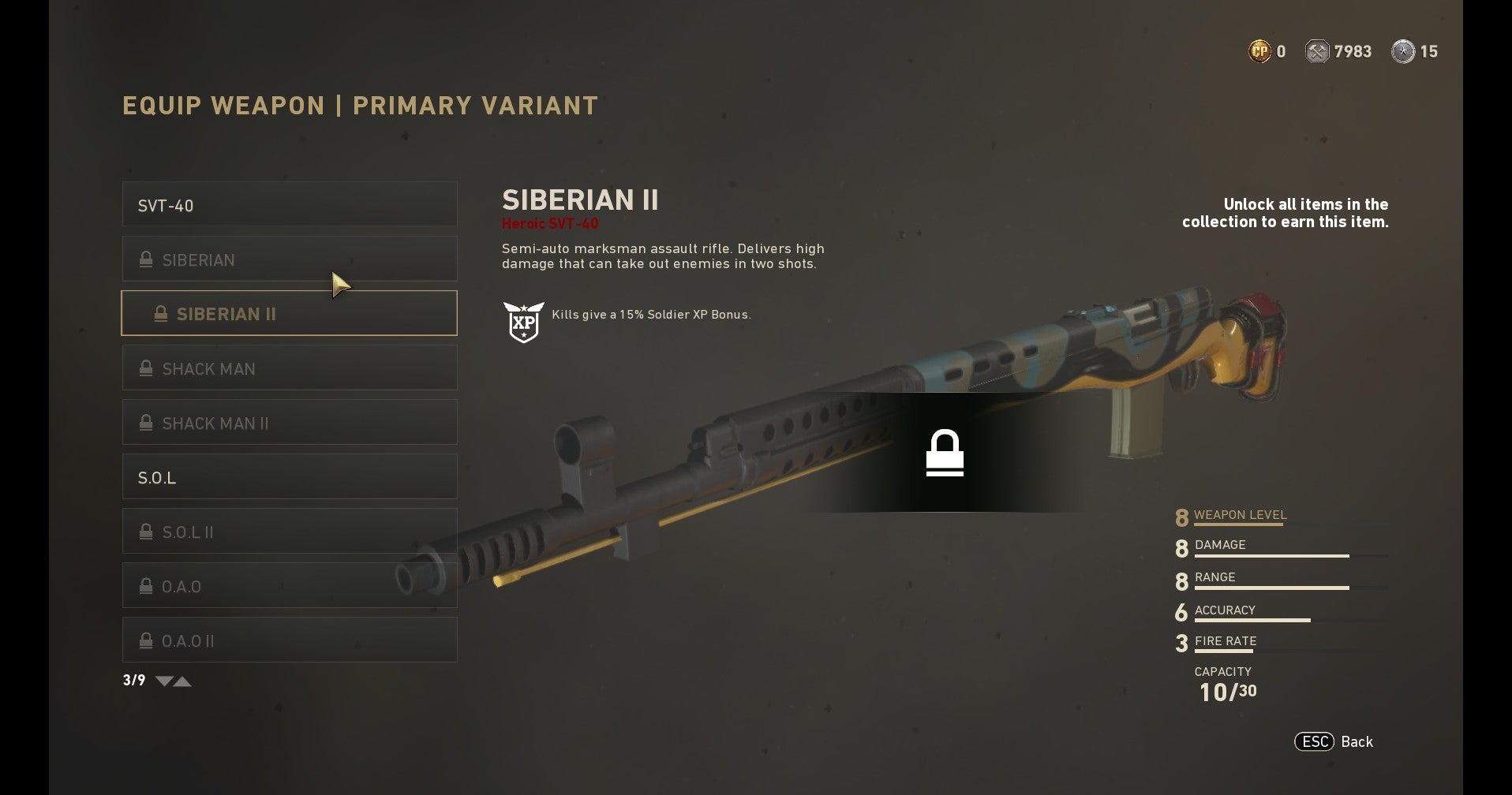
Task: Select the SHACK MAN II variant entry
Action: pos(289,422)
